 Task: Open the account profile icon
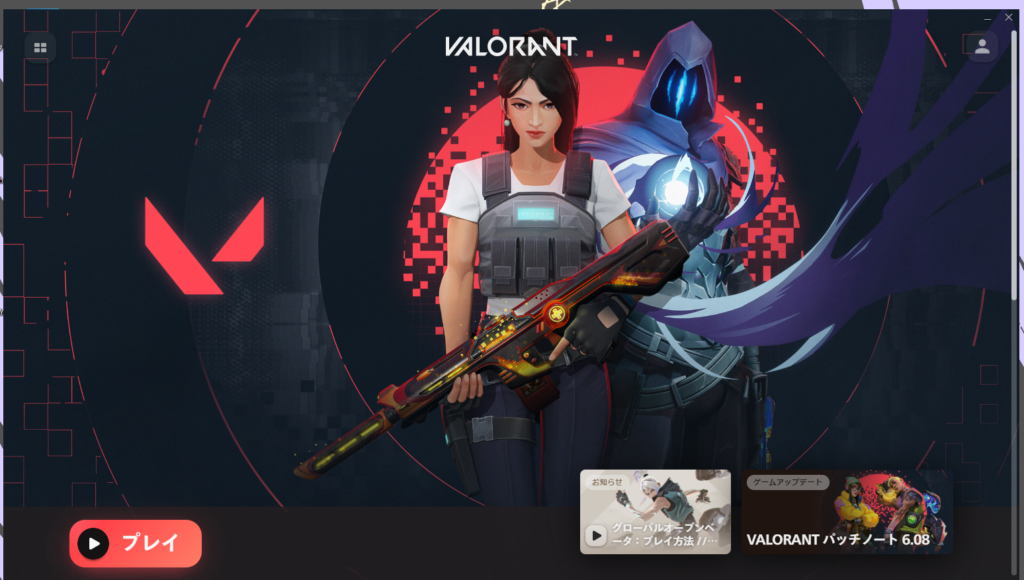pos(982,46)
